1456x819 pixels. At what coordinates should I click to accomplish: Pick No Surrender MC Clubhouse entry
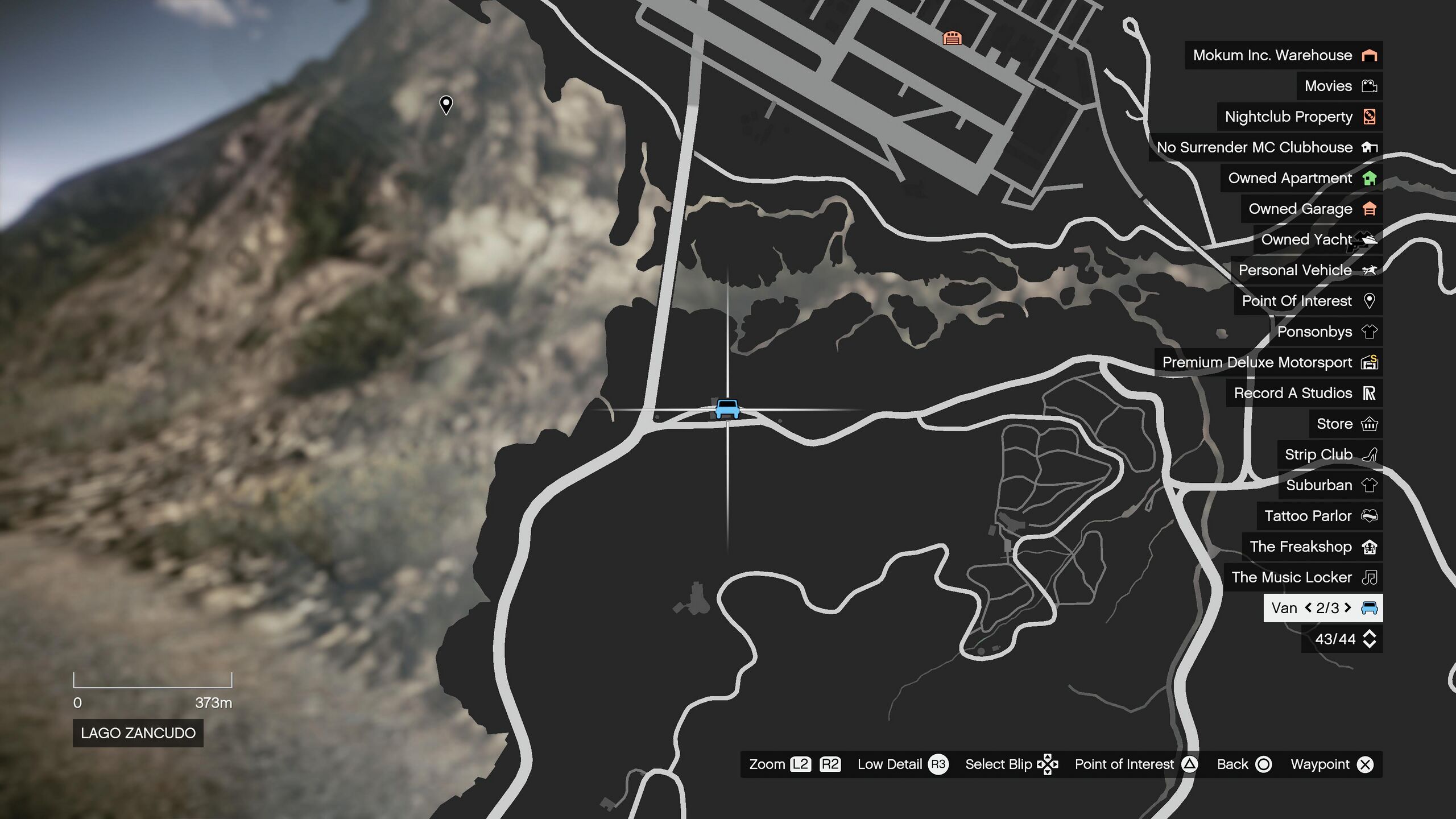click(1265, 147)
